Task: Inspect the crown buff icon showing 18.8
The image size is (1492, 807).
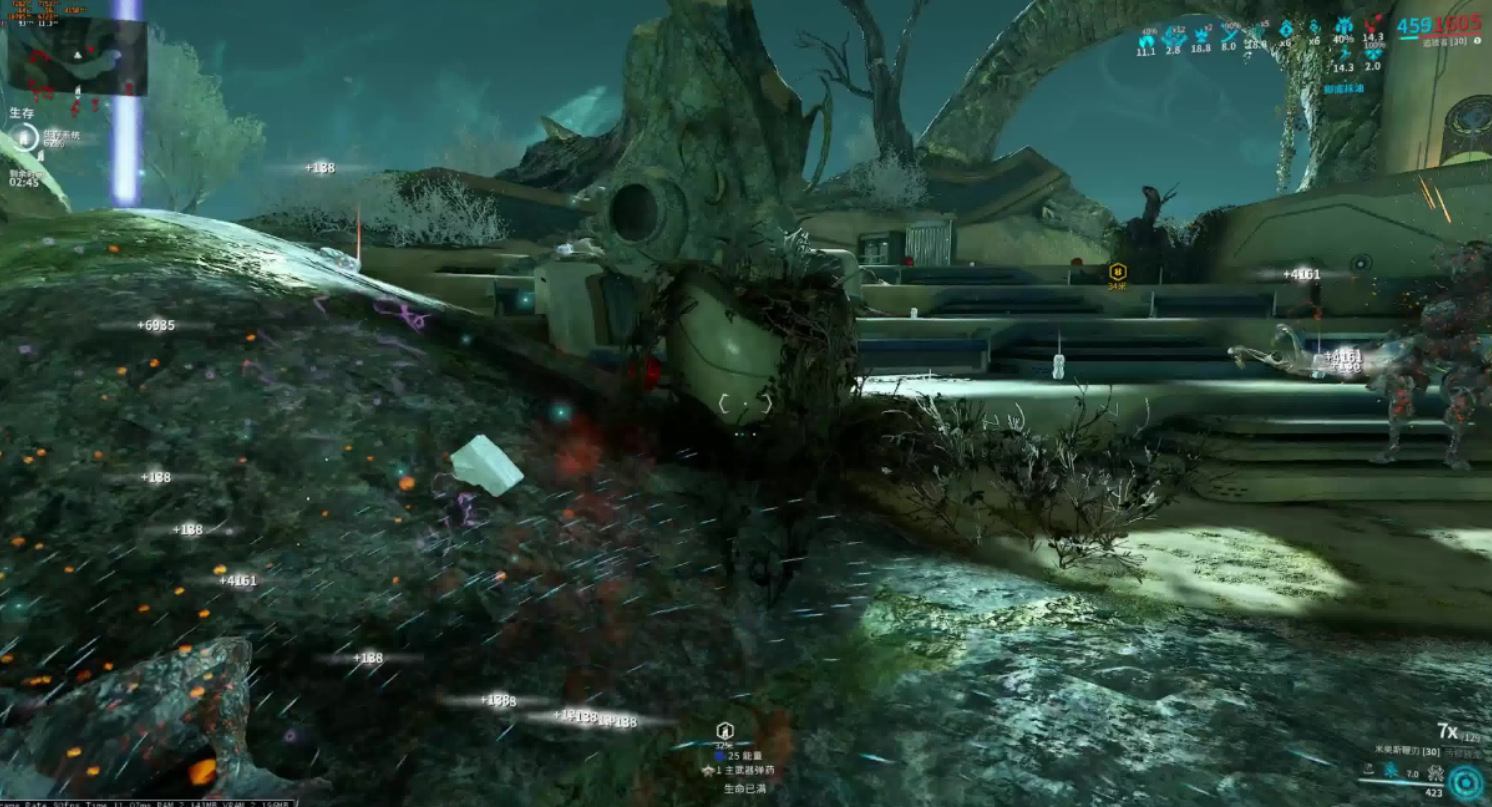Action: (1201, 39)
